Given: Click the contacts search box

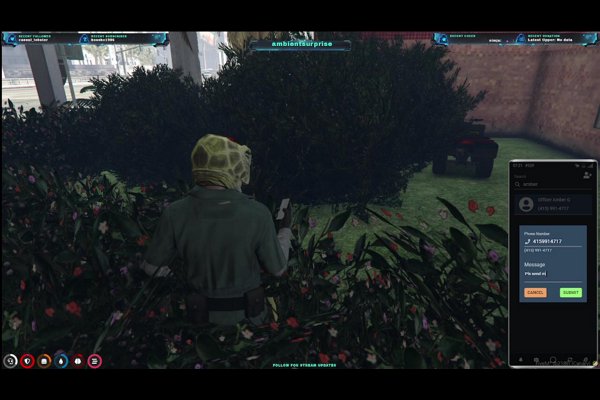Looking at the screenshot, I should point(548,185).
